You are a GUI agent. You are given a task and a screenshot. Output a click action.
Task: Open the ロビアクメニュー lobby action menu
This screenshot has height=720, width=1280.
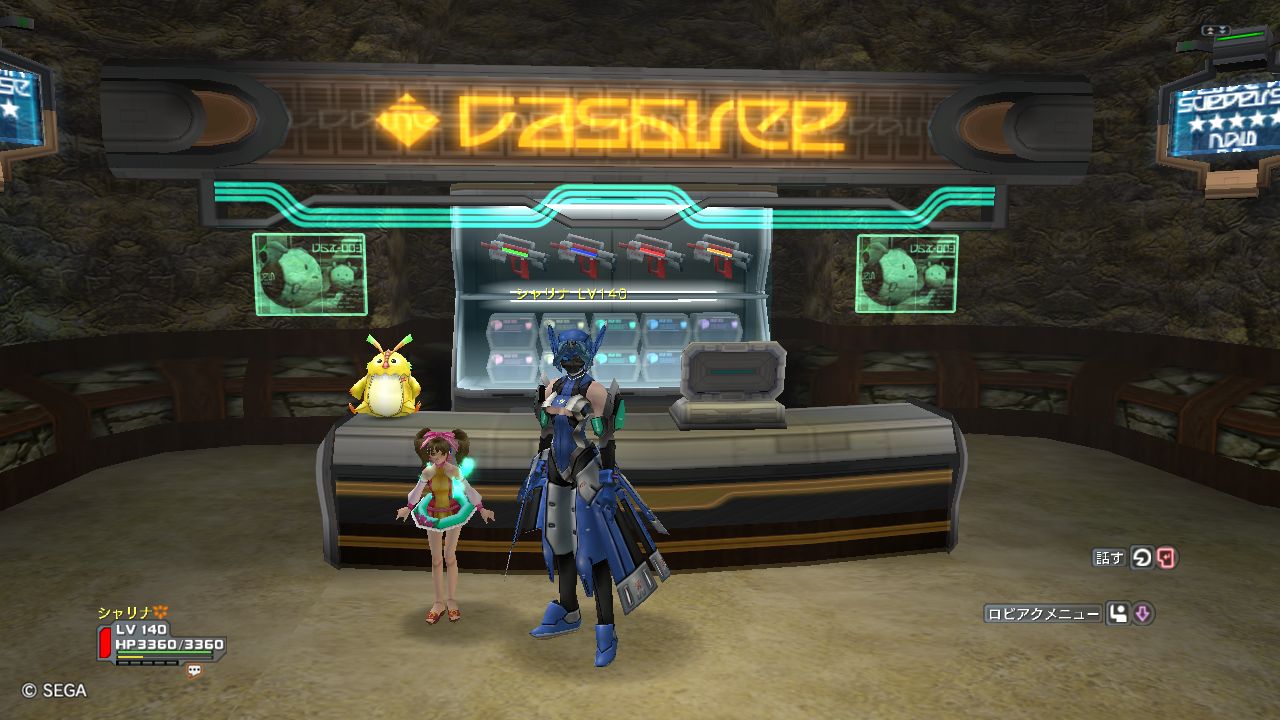1043,614
